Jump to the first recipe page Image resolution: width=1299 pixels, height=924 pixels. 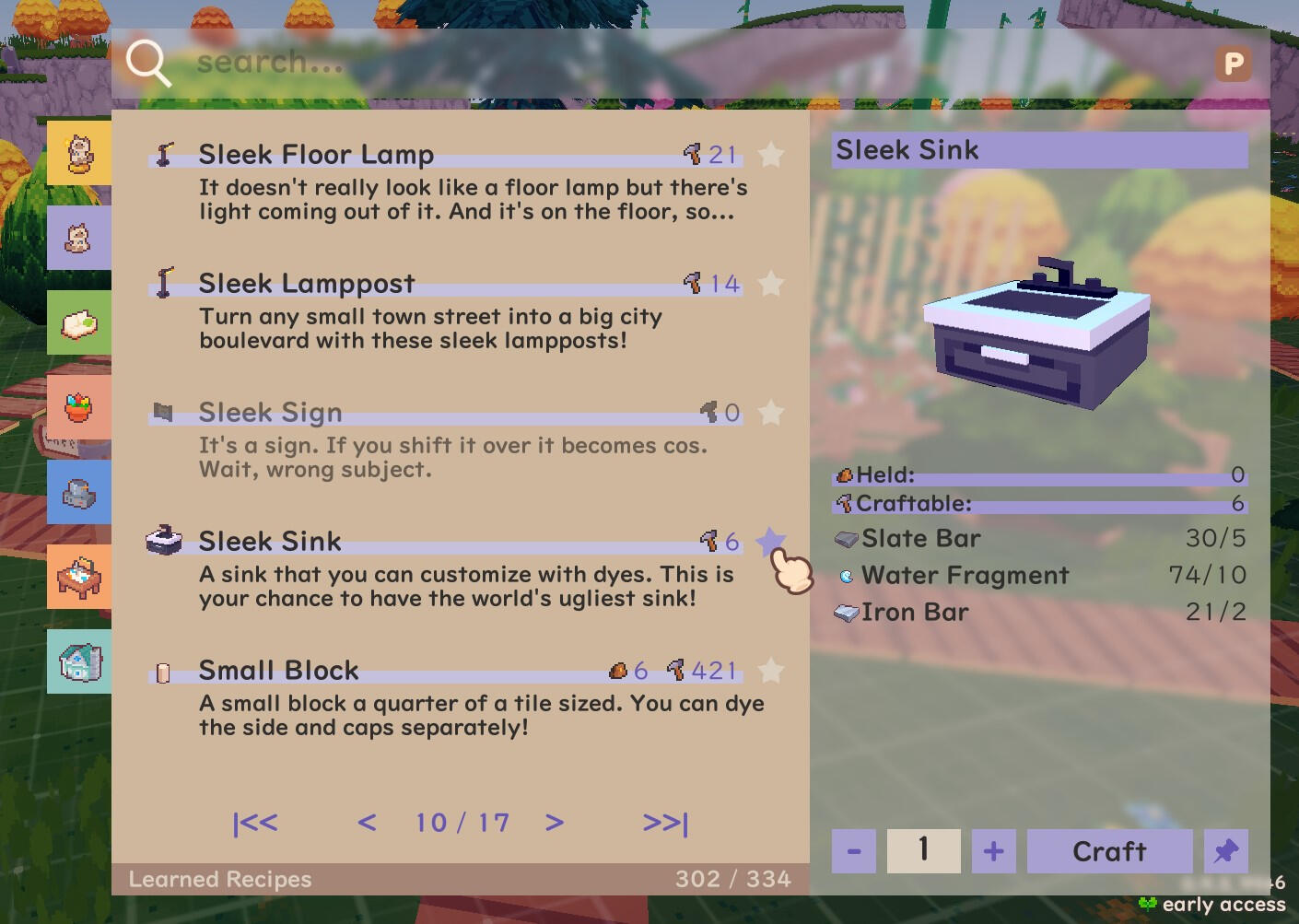coord(255,823)
